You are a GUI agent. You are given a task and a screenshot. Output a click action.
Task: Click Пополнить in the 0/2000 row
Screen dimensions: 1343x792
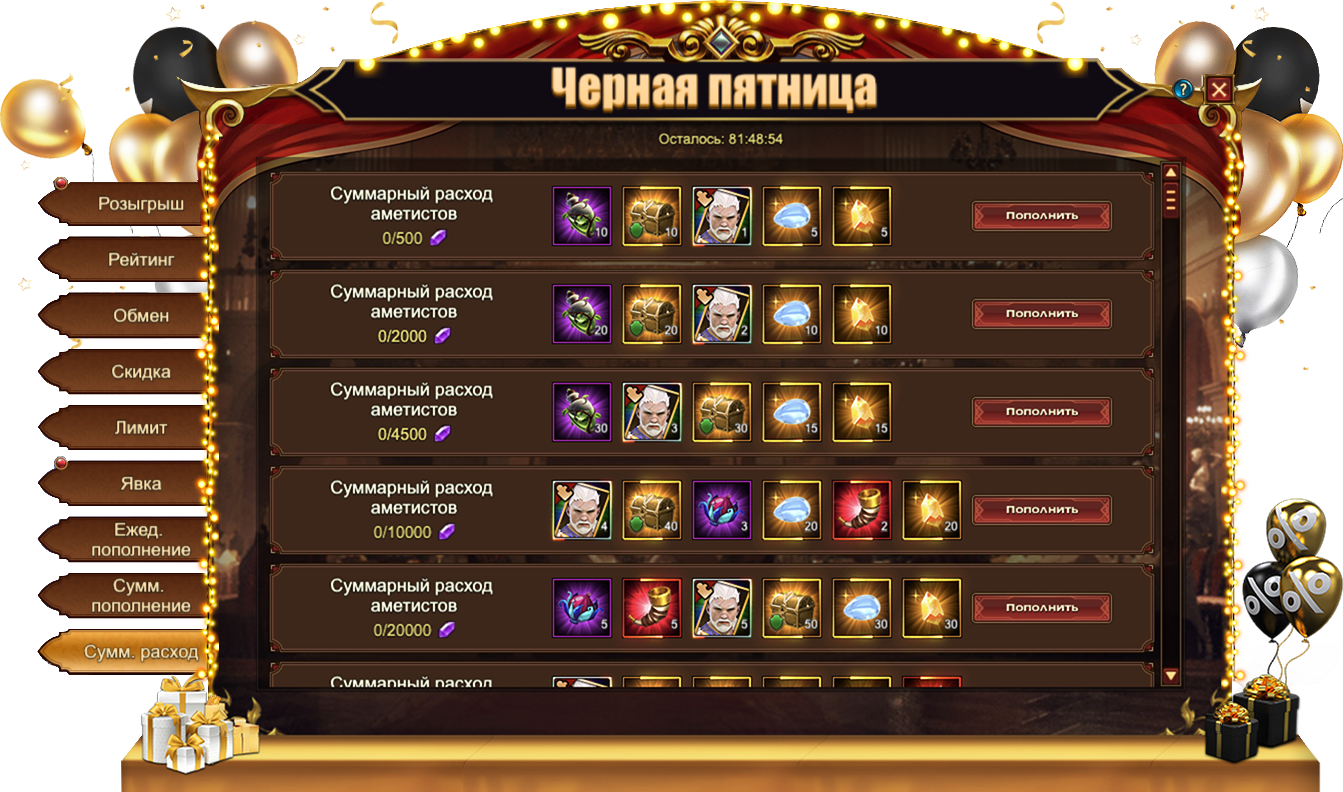tap(1041, 314)
